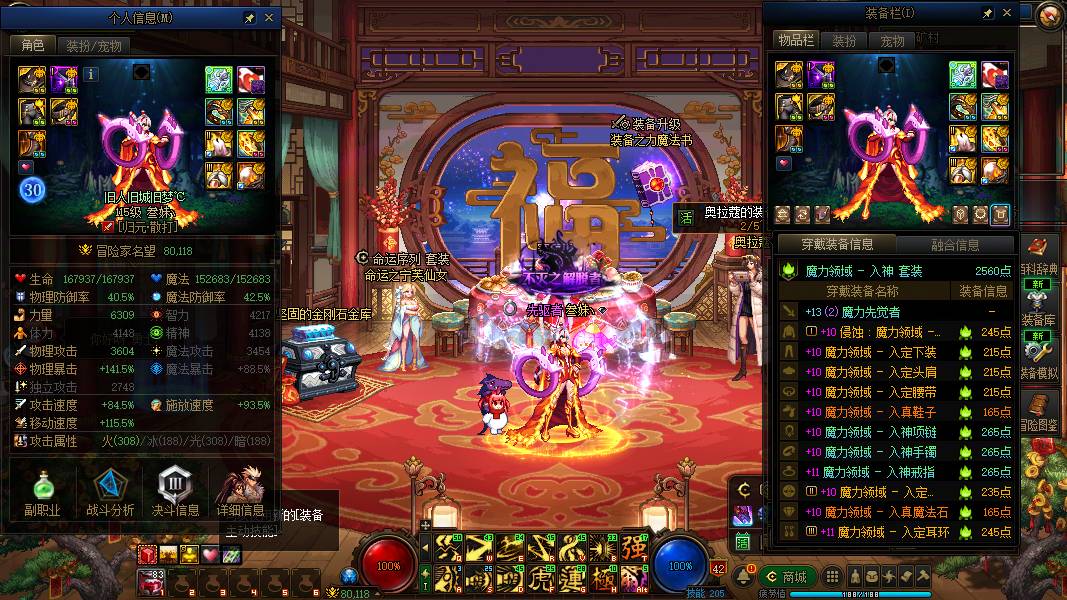Show 决斗信息 duel information
Viewport: 1067px width, 600px height.
pyautogui.click(x=175, y=493)
